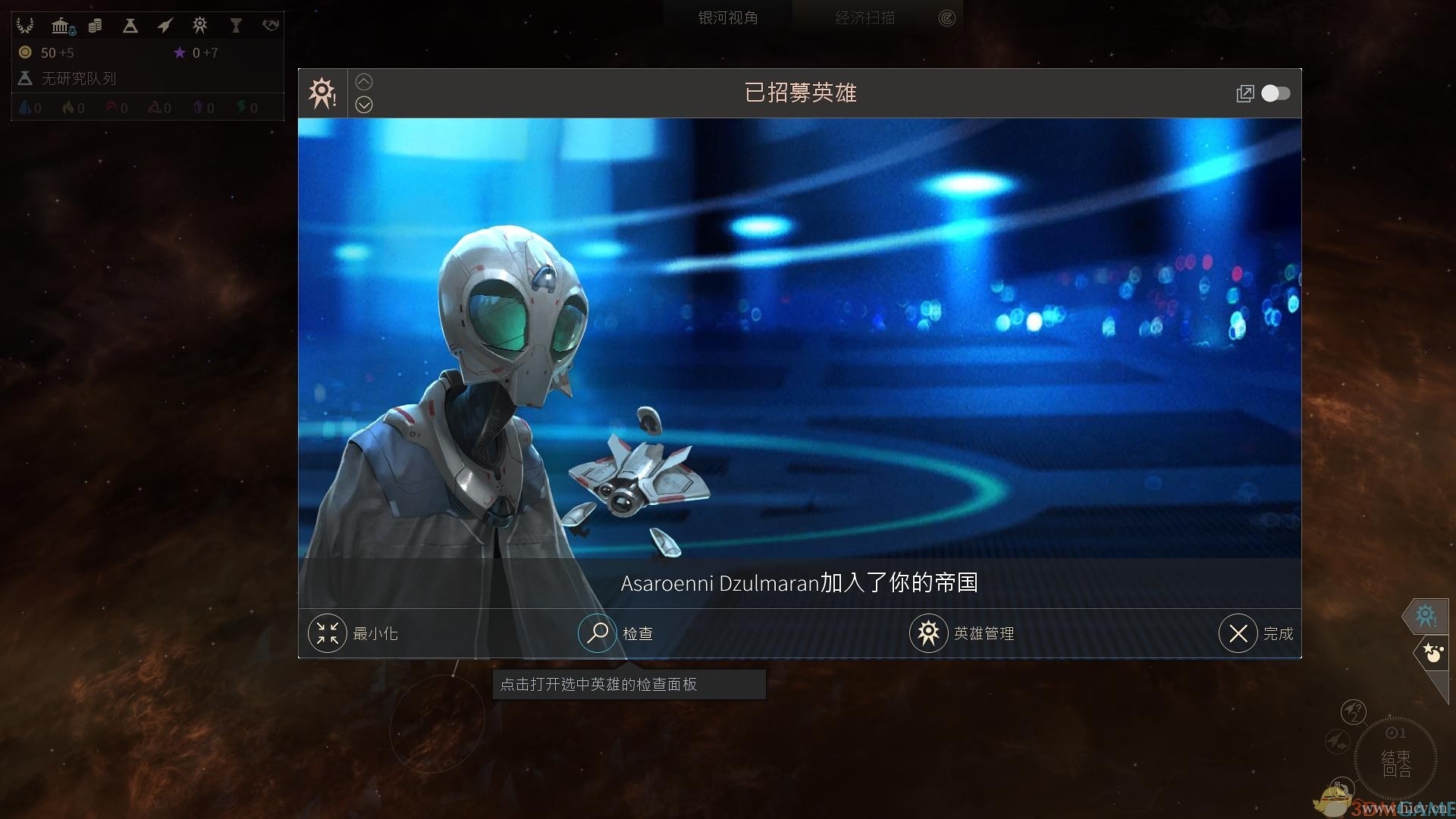The width and height of the screenshot is (1456, 819).
Task: Collapse notification with up chevron
Action: [x=364, y=81]
